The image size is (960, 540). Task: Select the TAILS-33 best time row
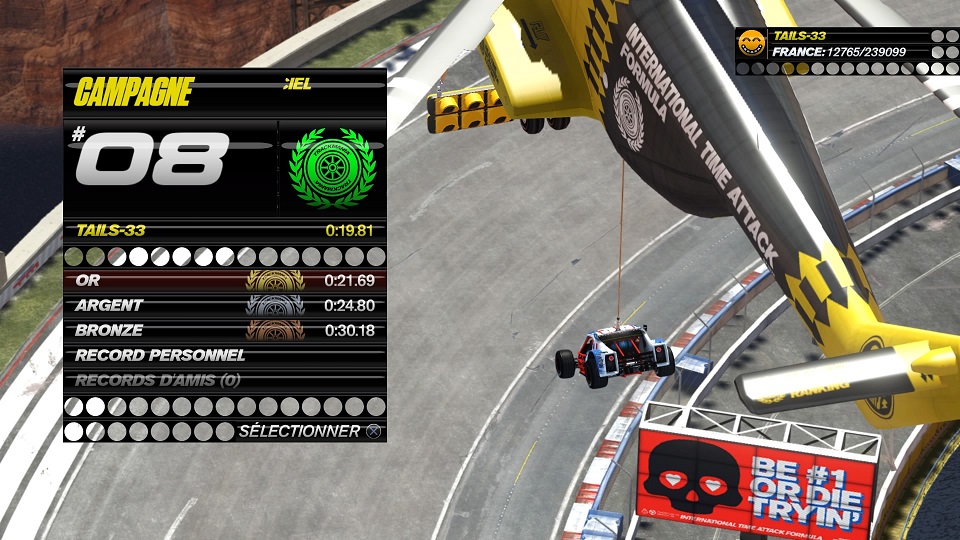click(x=224, y=230)
